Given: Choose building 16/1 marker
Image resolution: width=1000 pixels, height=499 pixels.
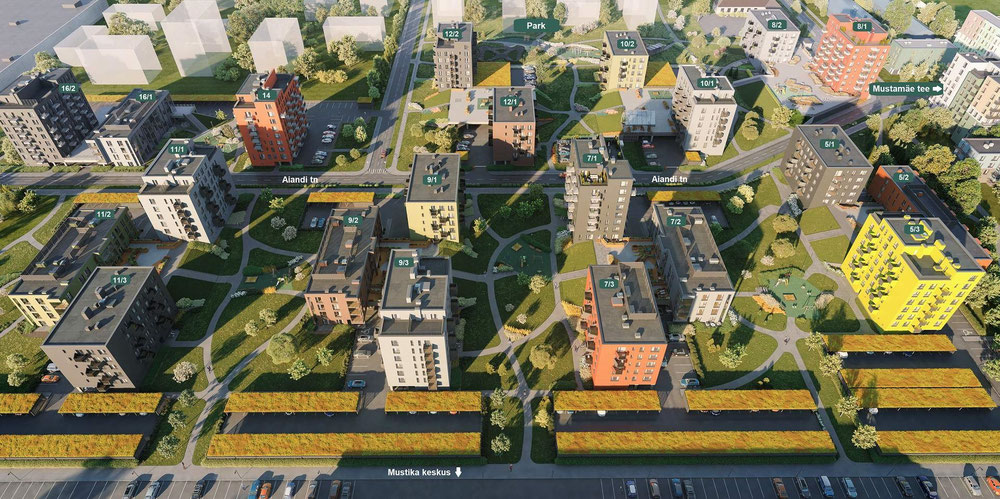Looking at the screenshot, I should click(145, 97).
